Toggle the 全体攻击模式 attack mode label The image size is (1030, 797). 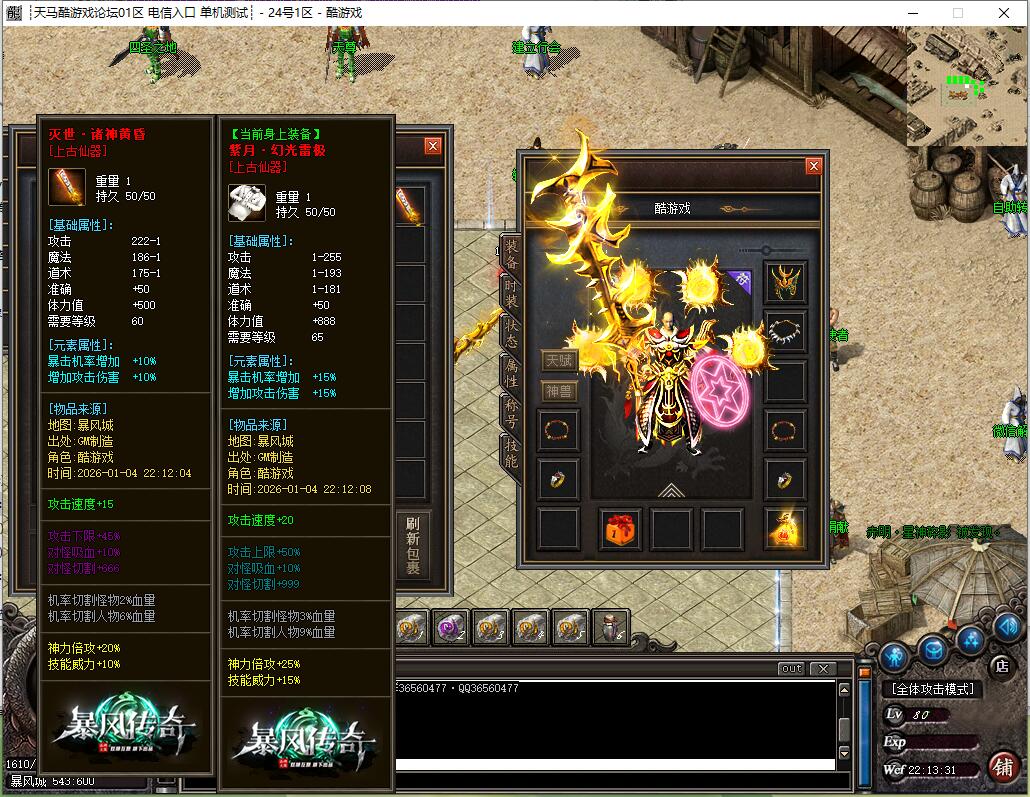point(930,689)
